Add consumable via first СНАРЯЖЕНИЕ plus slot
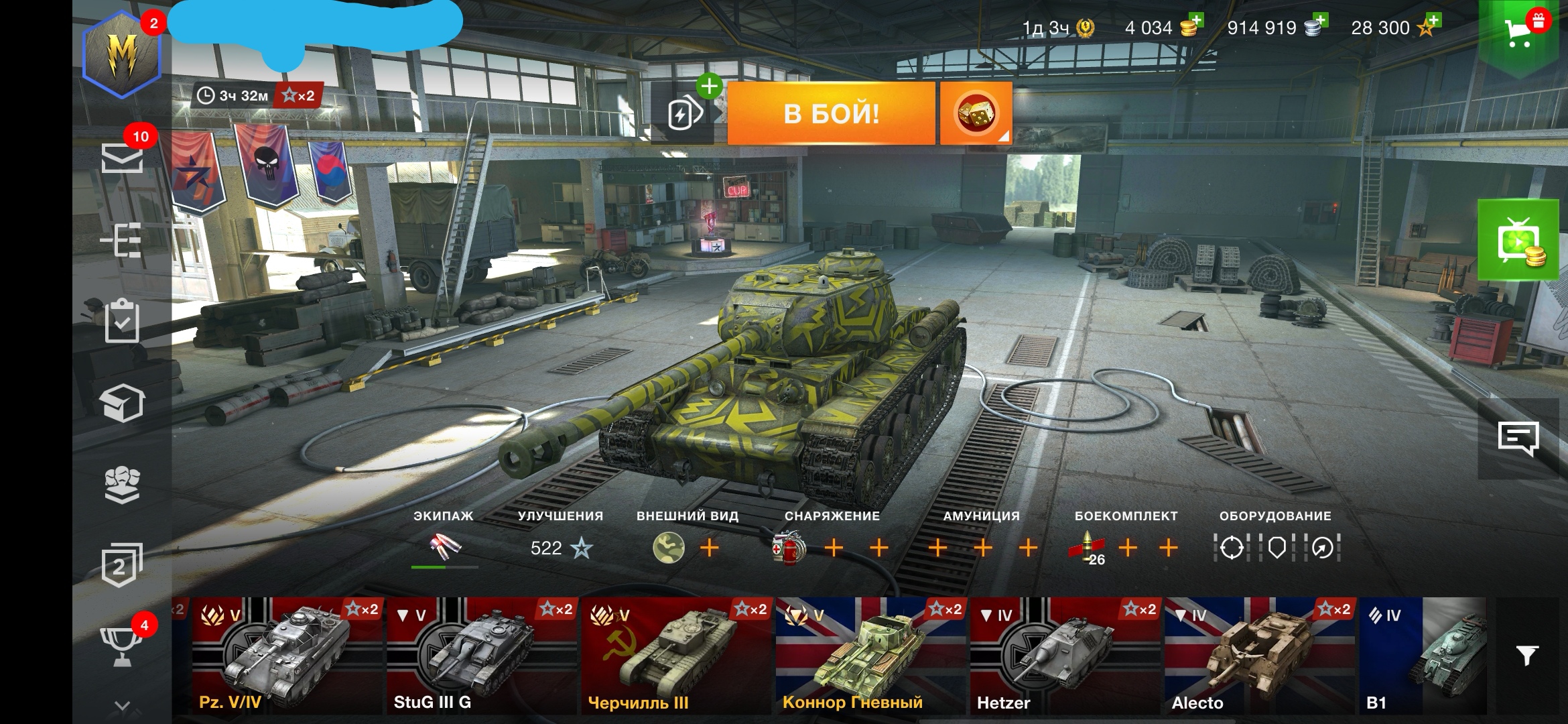 pos(833,548)
